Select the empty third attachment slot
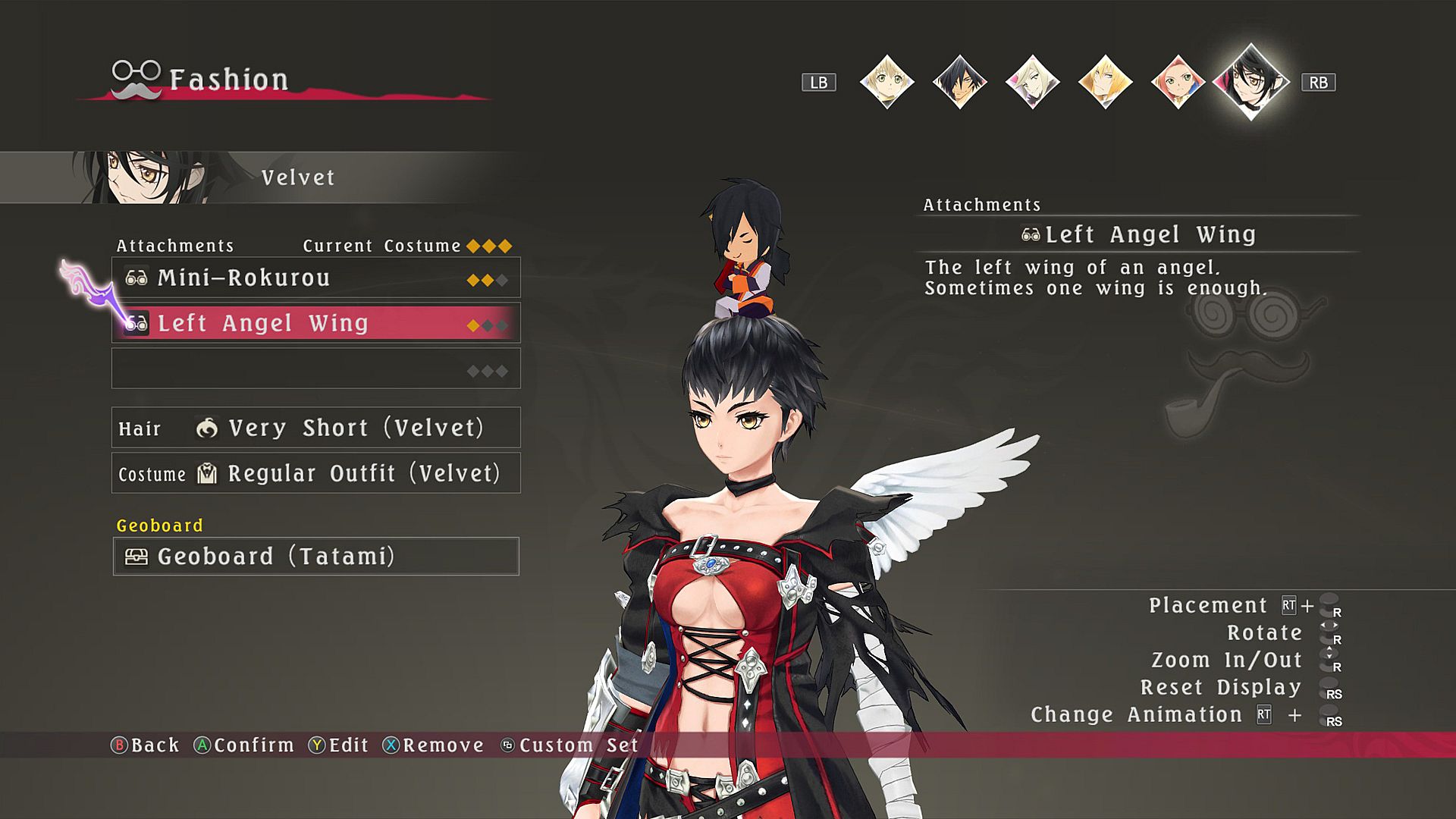 coord(315,369)
